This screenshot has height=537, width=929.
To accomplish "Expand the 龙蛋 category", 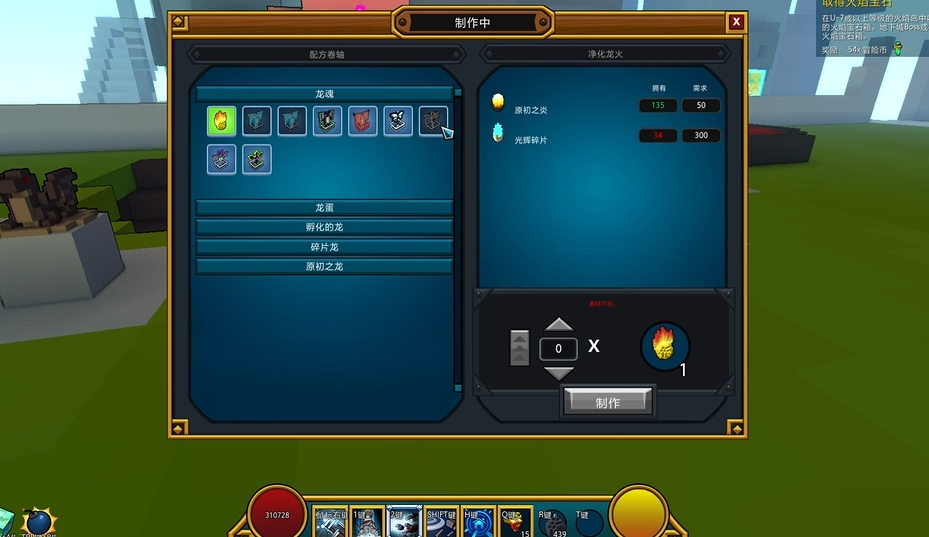I will pos(324,207).
